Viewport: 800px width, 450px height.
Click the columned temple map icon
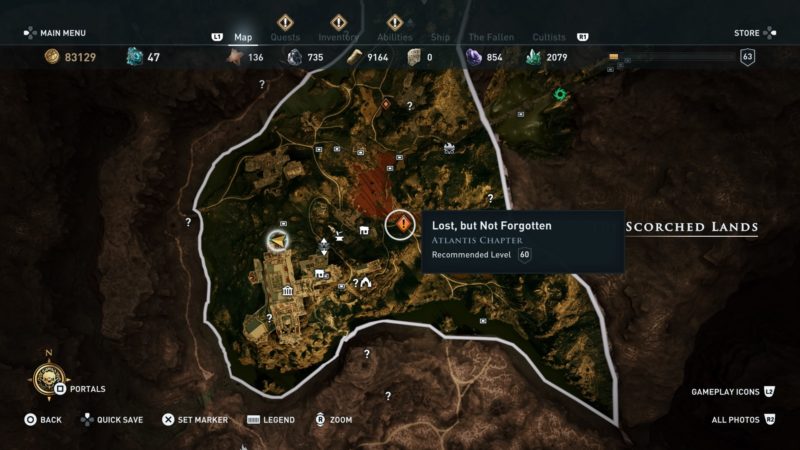(287, 292)
